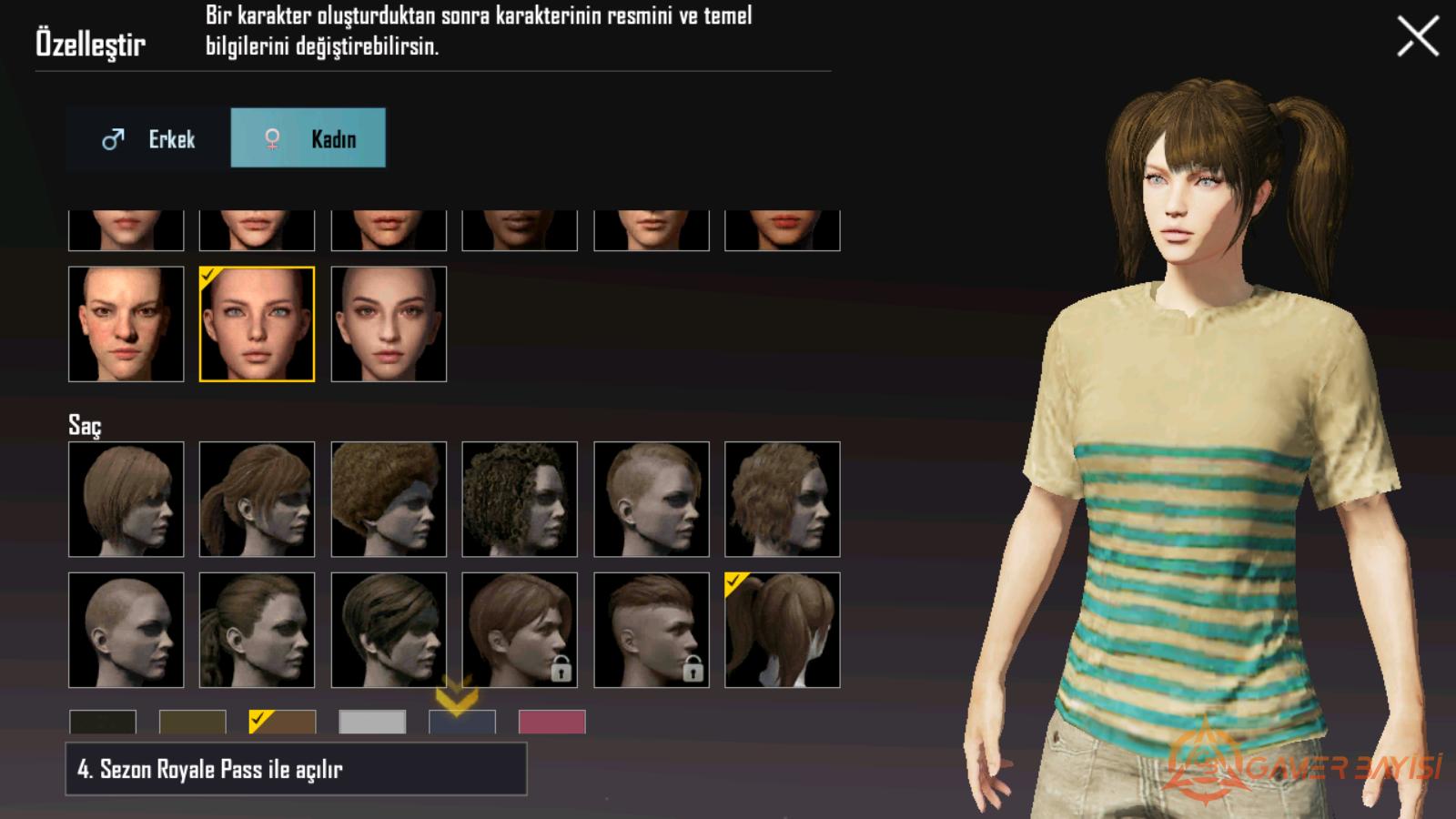Image resolution: width=1456 pixels, height=819 pixels.
Task: Choose the pink hair color swatch
Action: click(552, 722)
